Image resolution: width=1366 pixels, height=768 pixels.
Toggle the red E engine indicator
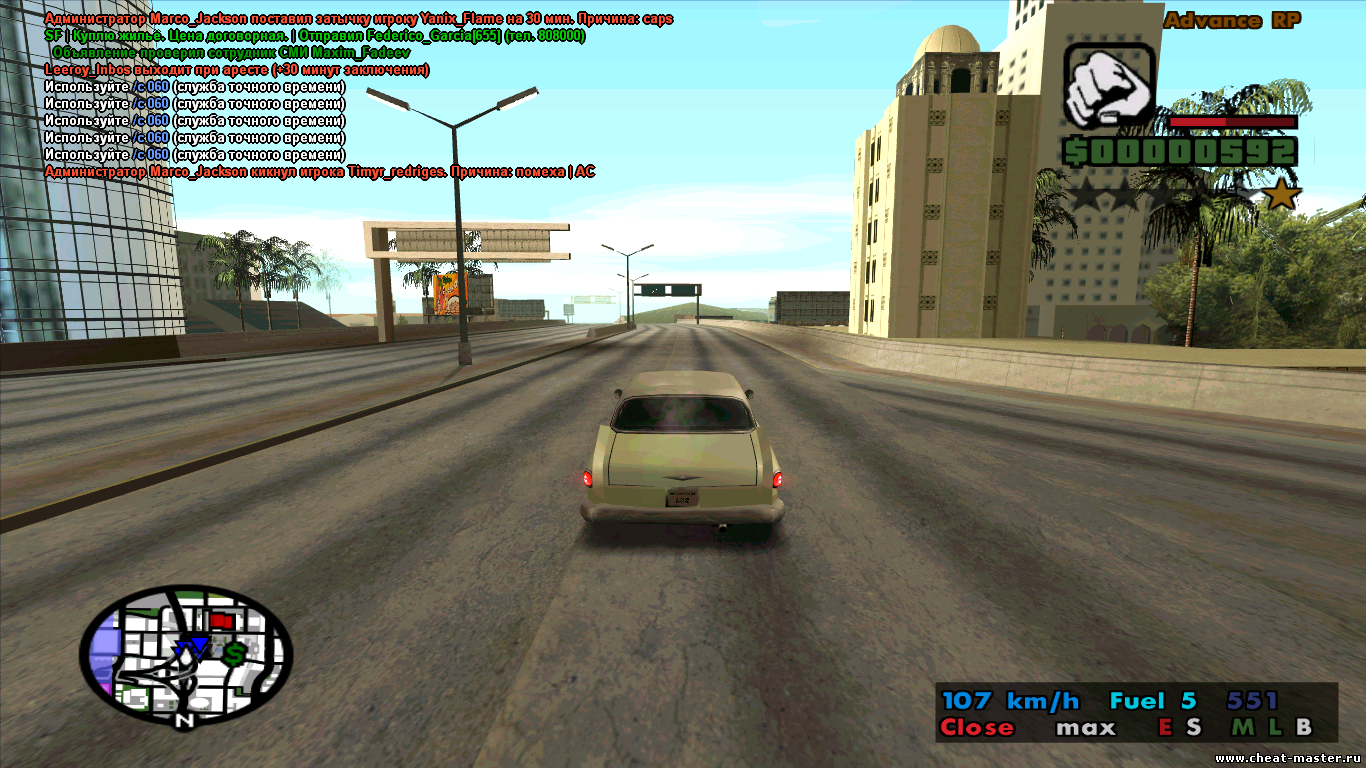[1164, 728]
